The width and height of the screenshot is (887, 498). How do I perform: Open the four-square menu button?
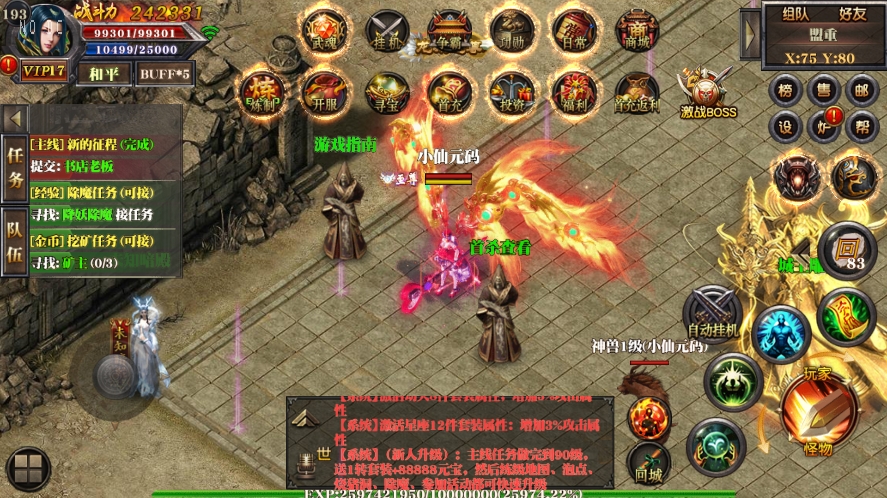point(28,469)
